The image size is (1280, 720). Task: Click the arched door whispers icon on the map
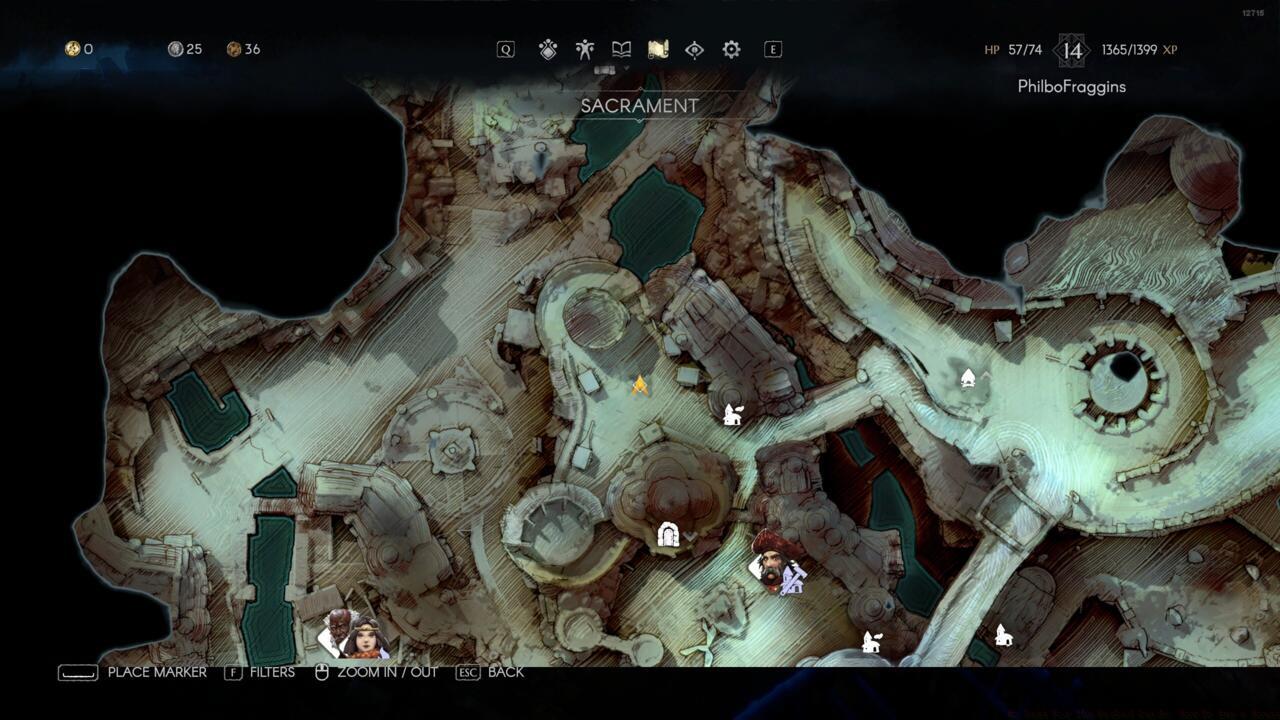tap(668, 533)
